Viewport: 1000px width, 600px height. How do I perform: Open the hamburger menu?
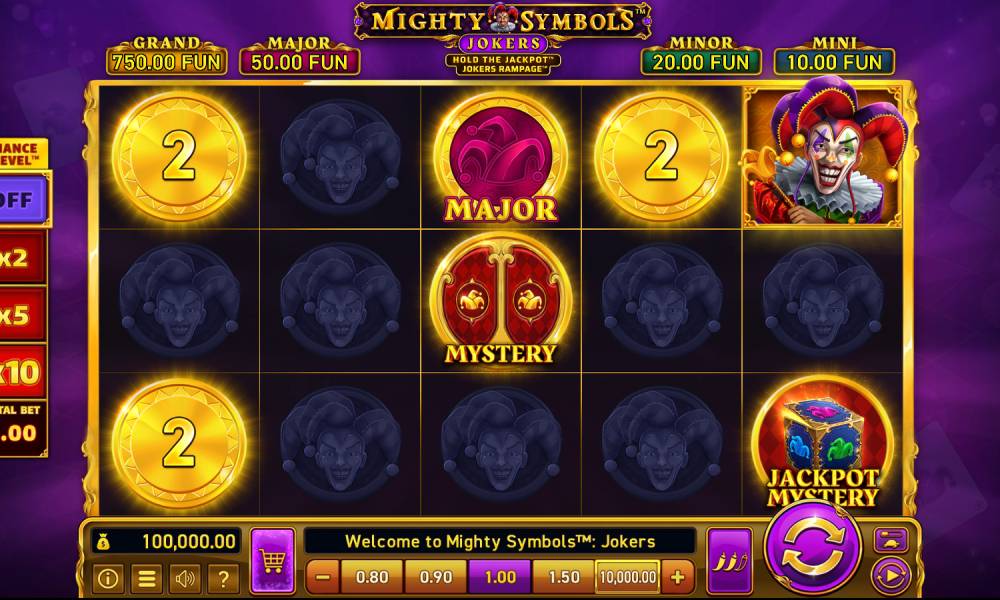point(146,577)
